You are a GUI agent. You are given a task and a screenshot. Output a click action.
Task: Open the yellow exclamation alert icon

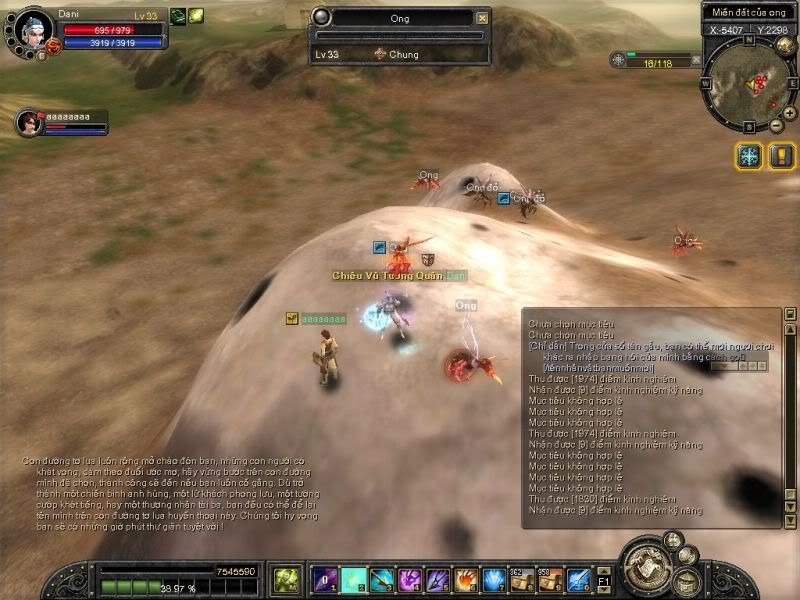[781, 156]
